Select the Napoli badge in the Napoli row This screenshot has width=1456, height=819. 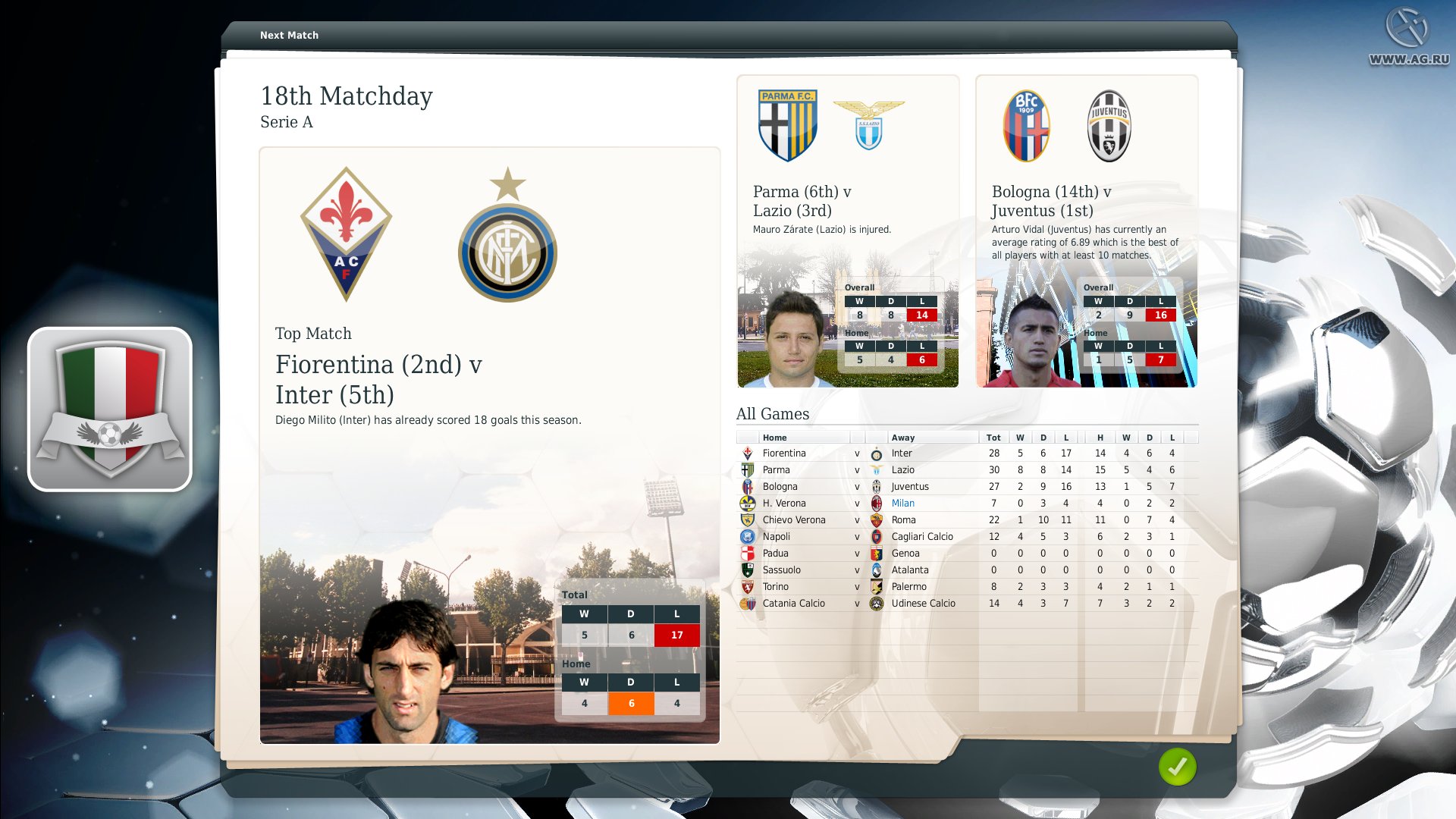coord(746,536)
